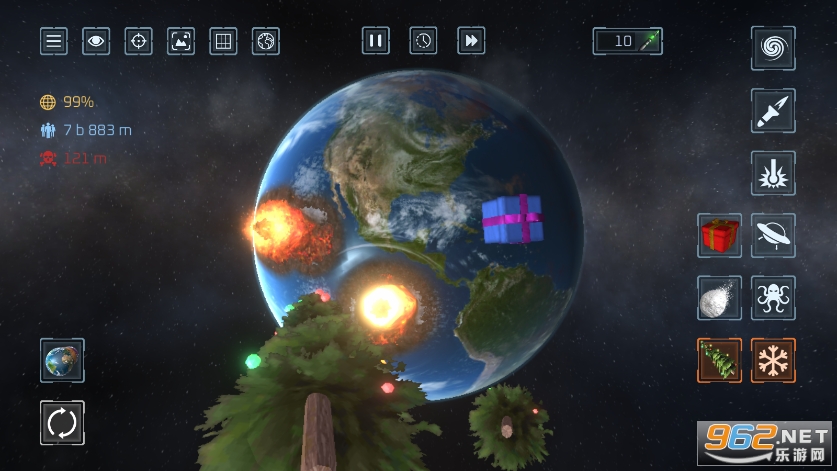Toggle the grid overlay button
The height and width of the screenshot is (471, 837).
click(223, 41)
